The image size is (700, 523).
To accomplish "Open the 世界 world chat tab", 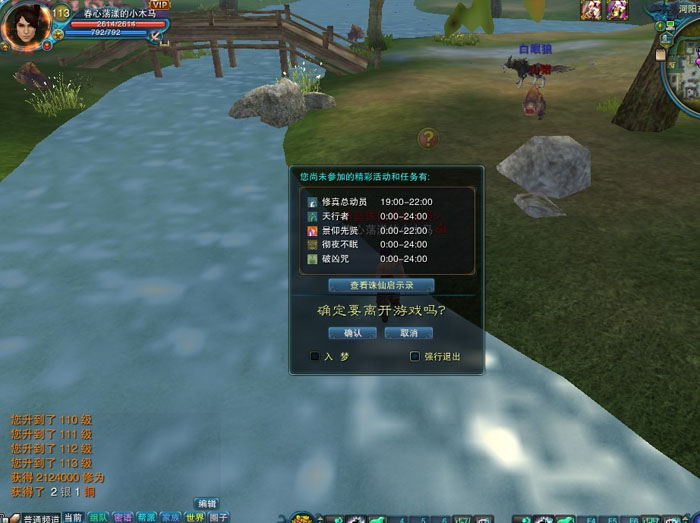I will pos(195,517).
